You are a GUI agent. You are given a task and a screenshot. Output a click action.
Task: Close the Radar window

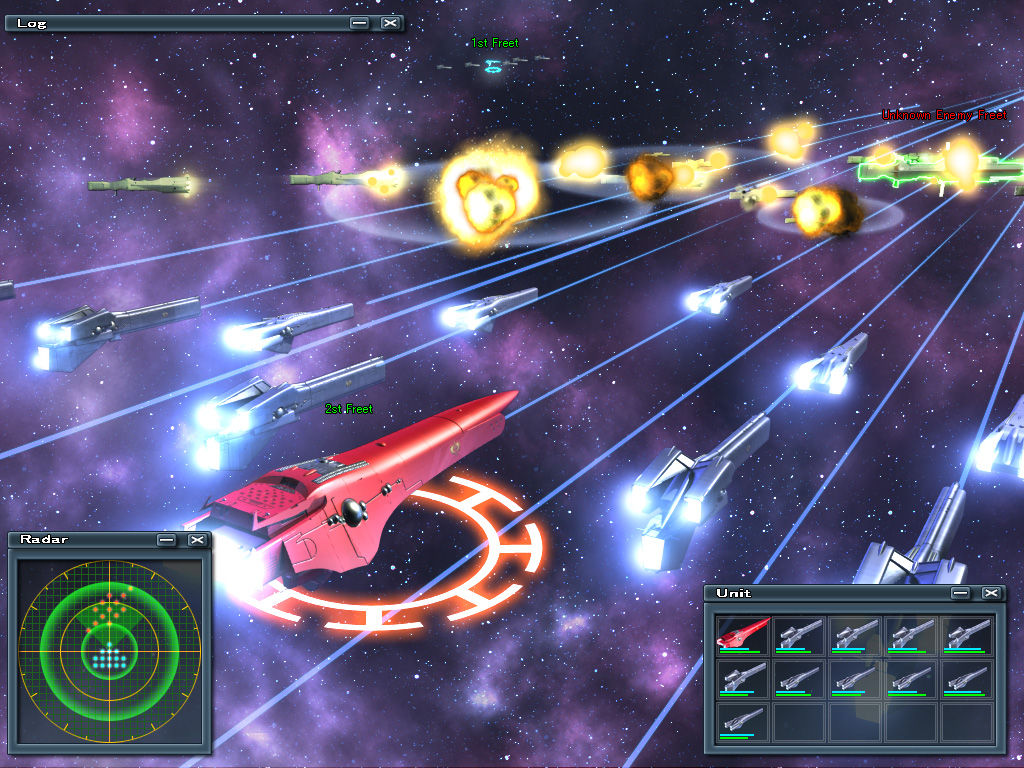tap(197, 540)
